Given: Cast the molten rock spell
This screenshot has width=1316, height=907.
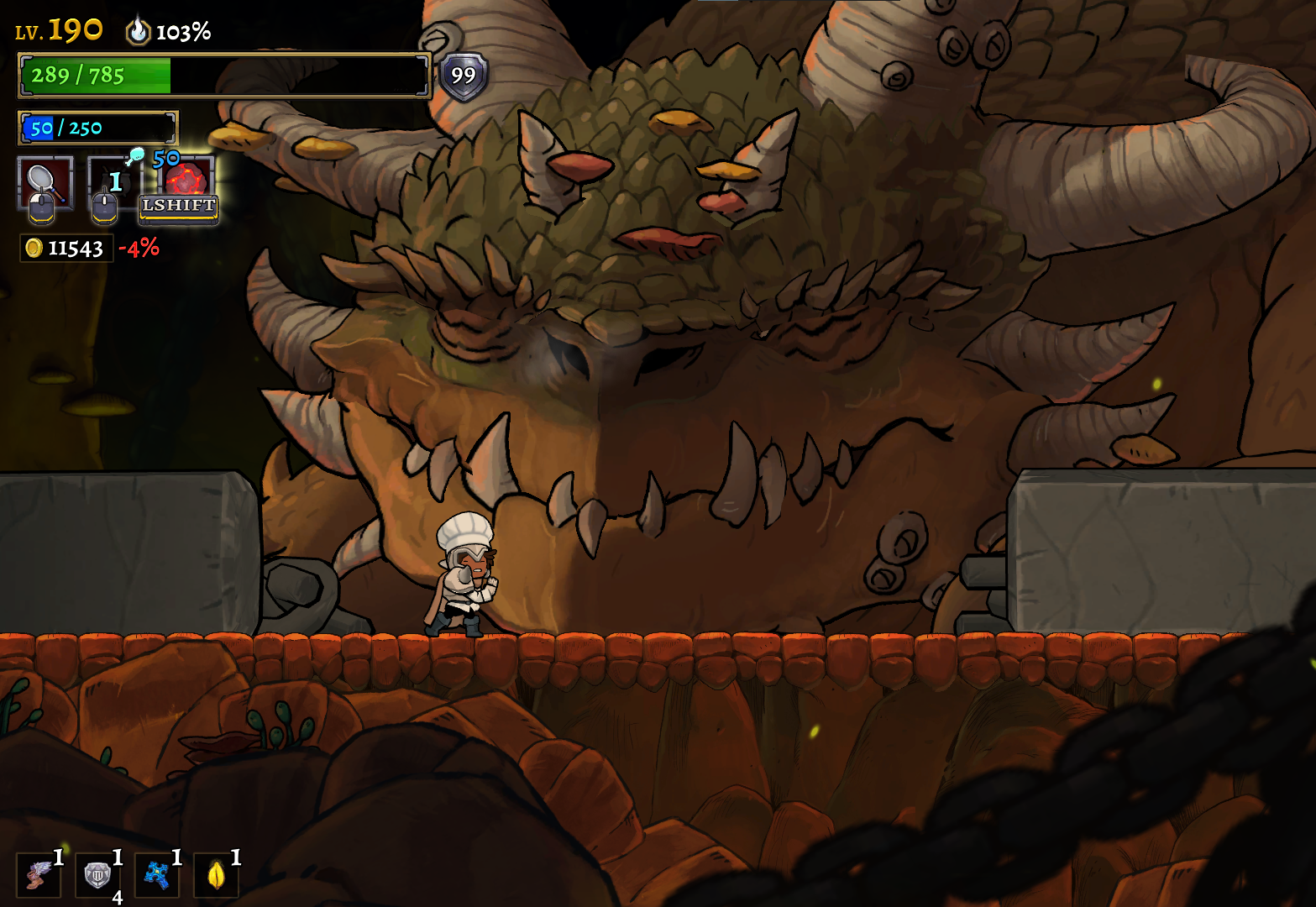Looking at the screenshot, I should coord(186,181).
